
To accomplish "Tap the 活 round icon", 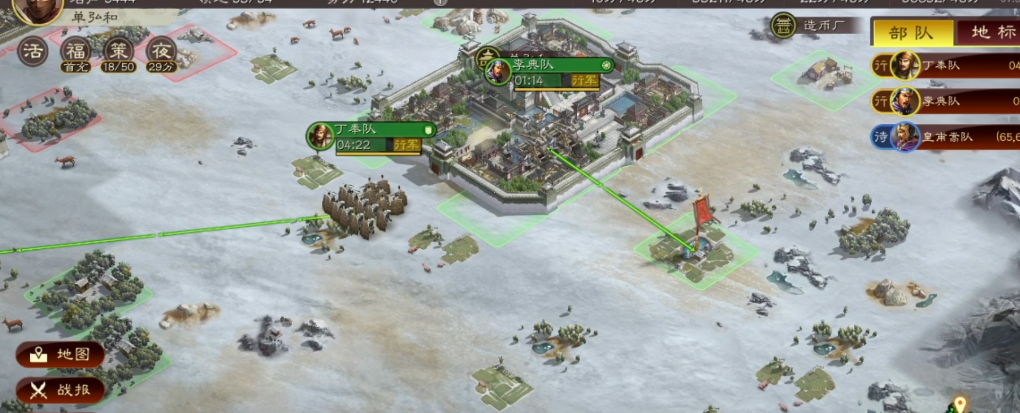I will (x=34, y=49).
